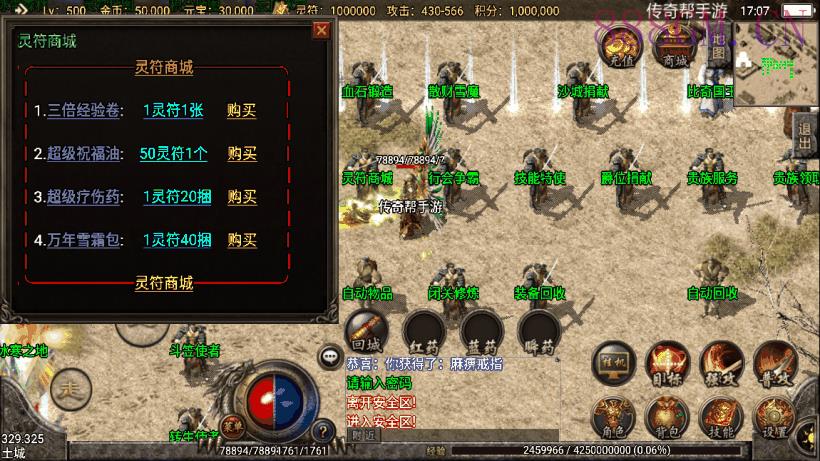
Task: Use the 蓝药 blue potion slot
Action: tap(481, 332)
